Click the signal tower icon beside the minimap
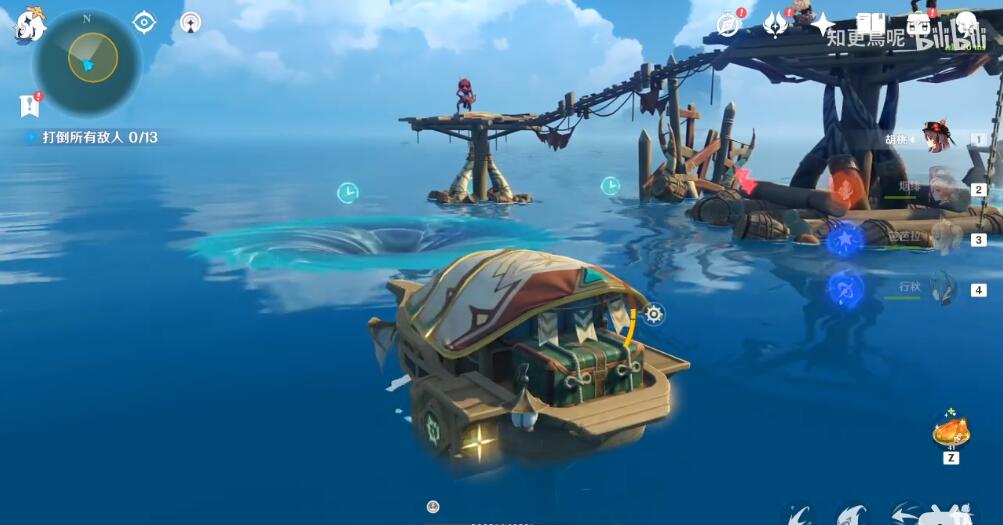Viewport: 1003px width, 525px height. [x=190, y=22]
